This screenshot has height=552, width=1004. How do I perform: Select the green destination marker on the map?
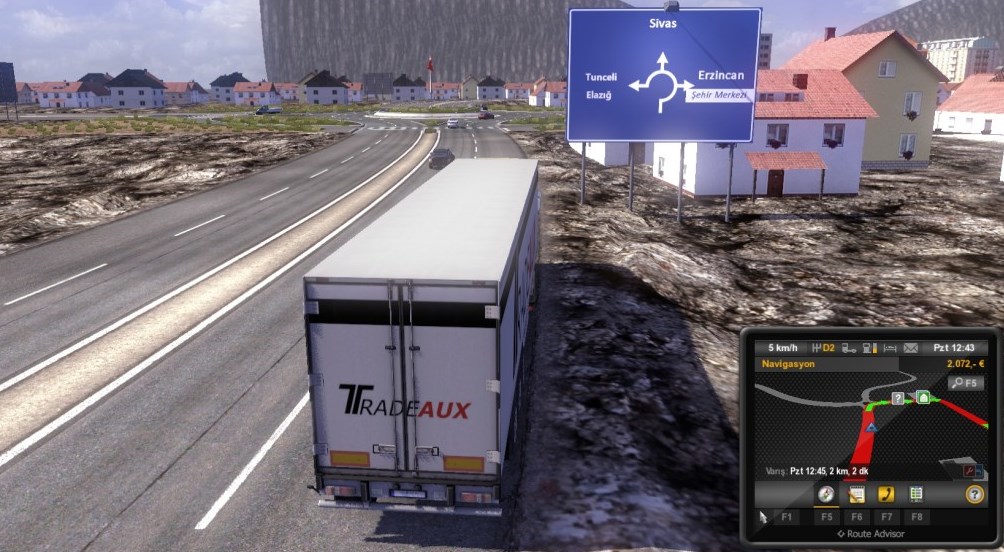click(x=923, y=397)
